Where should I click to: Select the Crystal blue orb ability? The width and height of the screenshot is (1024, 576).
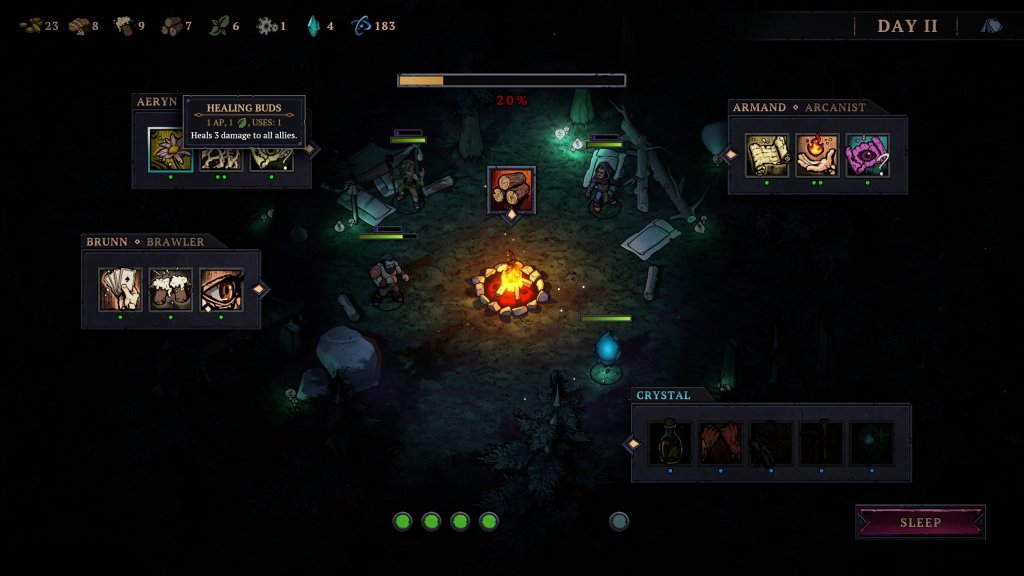pyautogui.click(x=871, y=443)
